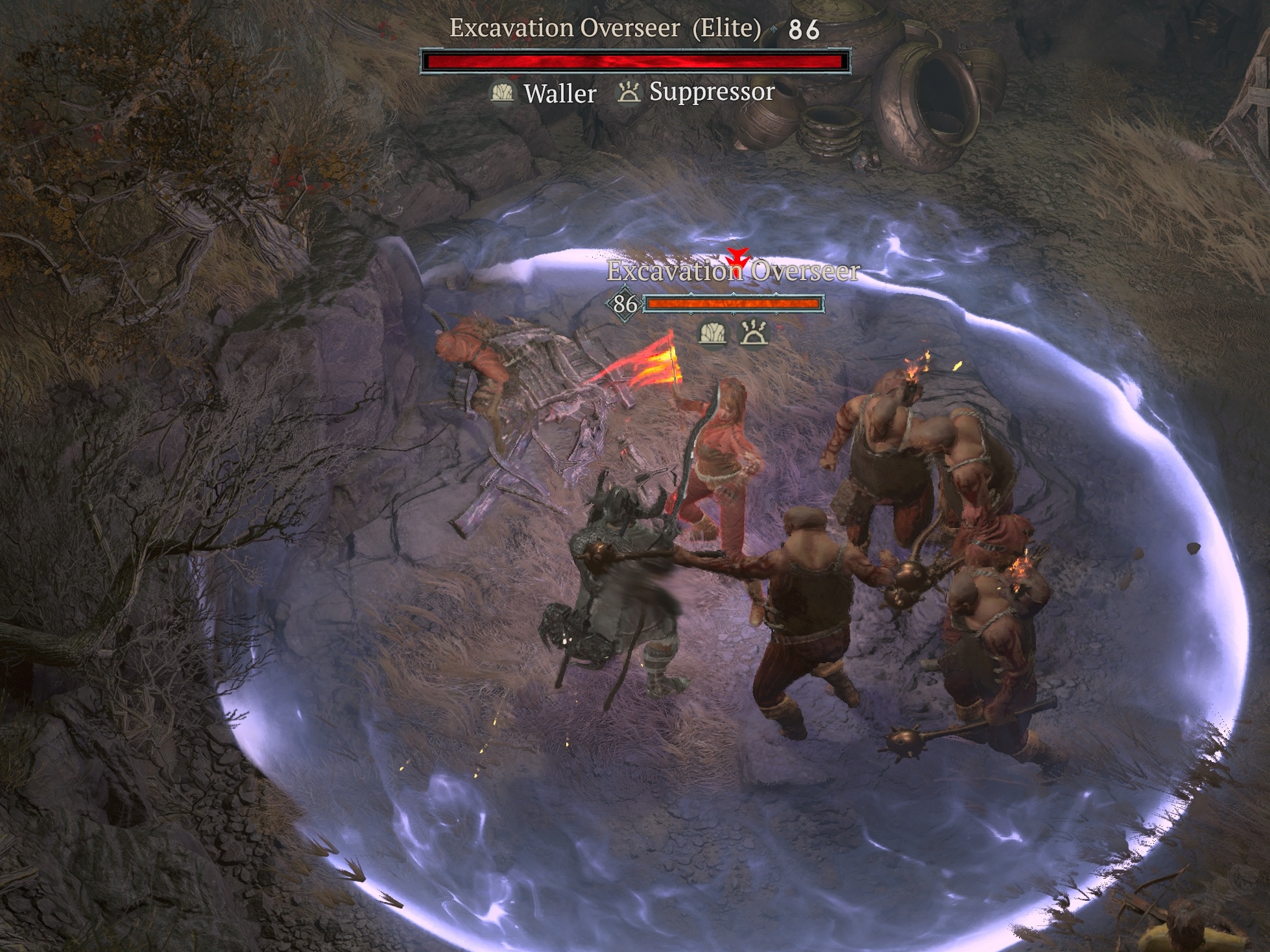Click the Suppressor affix beside the boss bar
Image resolution: width=1270 pixels, height=952 pixels.
[697, 92]
